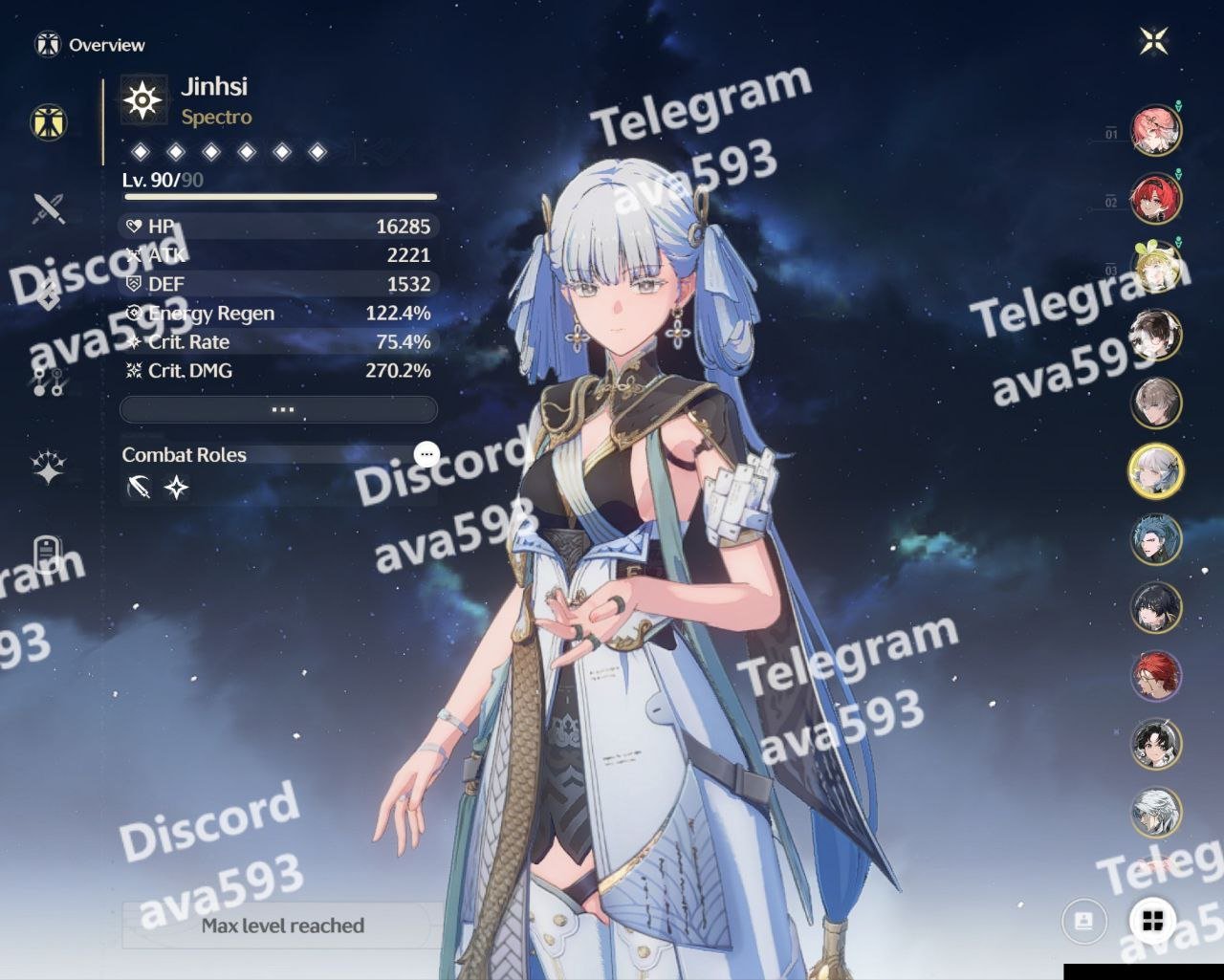Select the blue-haired character portrait
The image size is (1224, 980).
[x=1156, y=539]
